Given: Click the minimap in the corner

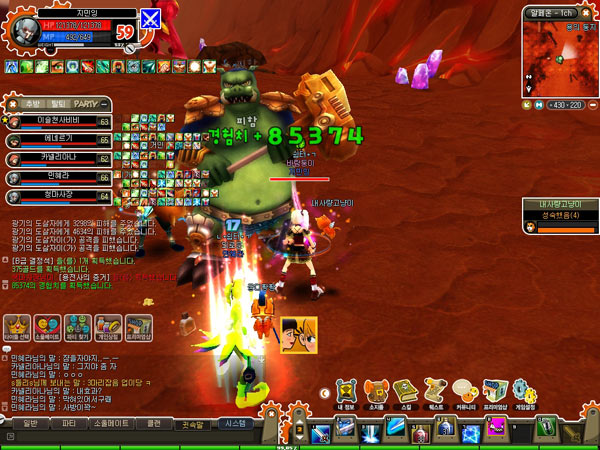Looking at the screenshot, I should tap(558, 55).
